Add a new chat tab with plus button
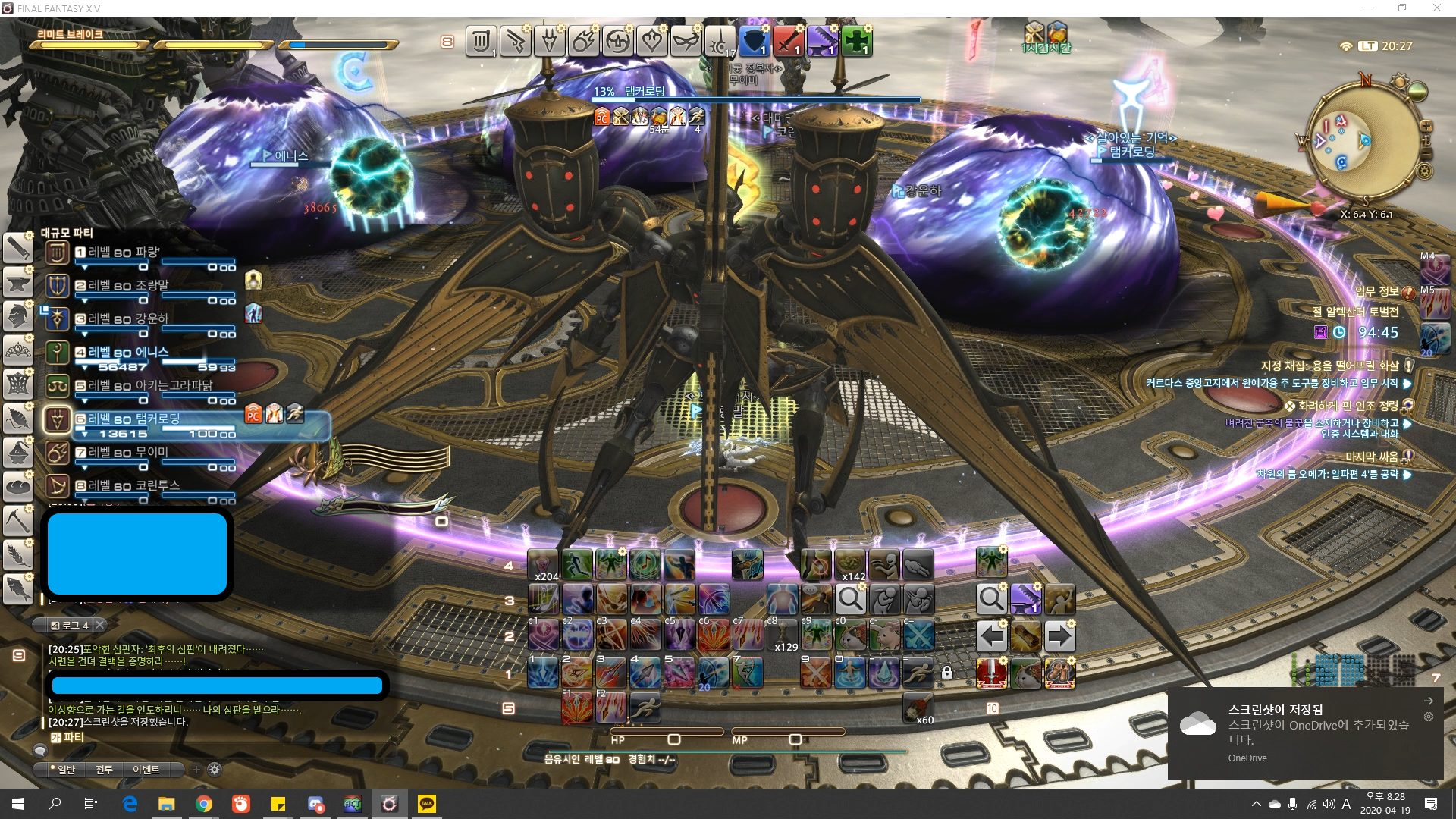1456x819 pixels. click(196, 770)
